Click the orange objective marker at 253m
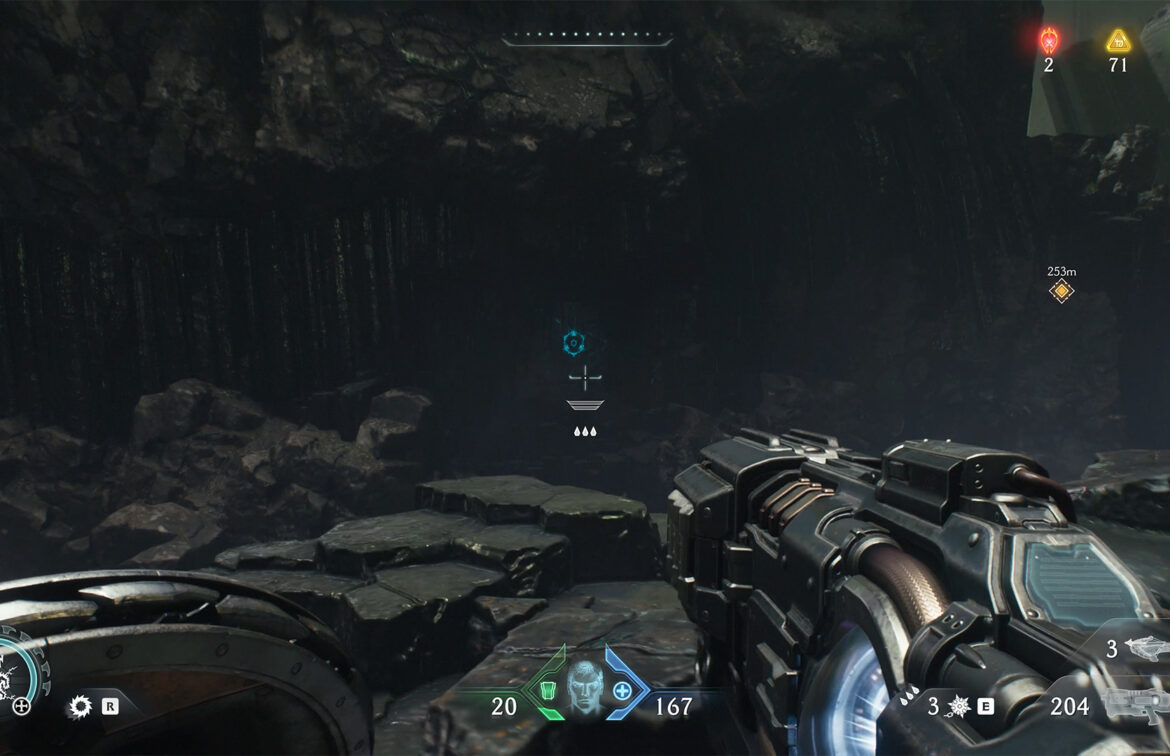Screen dimensions: 1170x756 click(x=1061, y=291)
